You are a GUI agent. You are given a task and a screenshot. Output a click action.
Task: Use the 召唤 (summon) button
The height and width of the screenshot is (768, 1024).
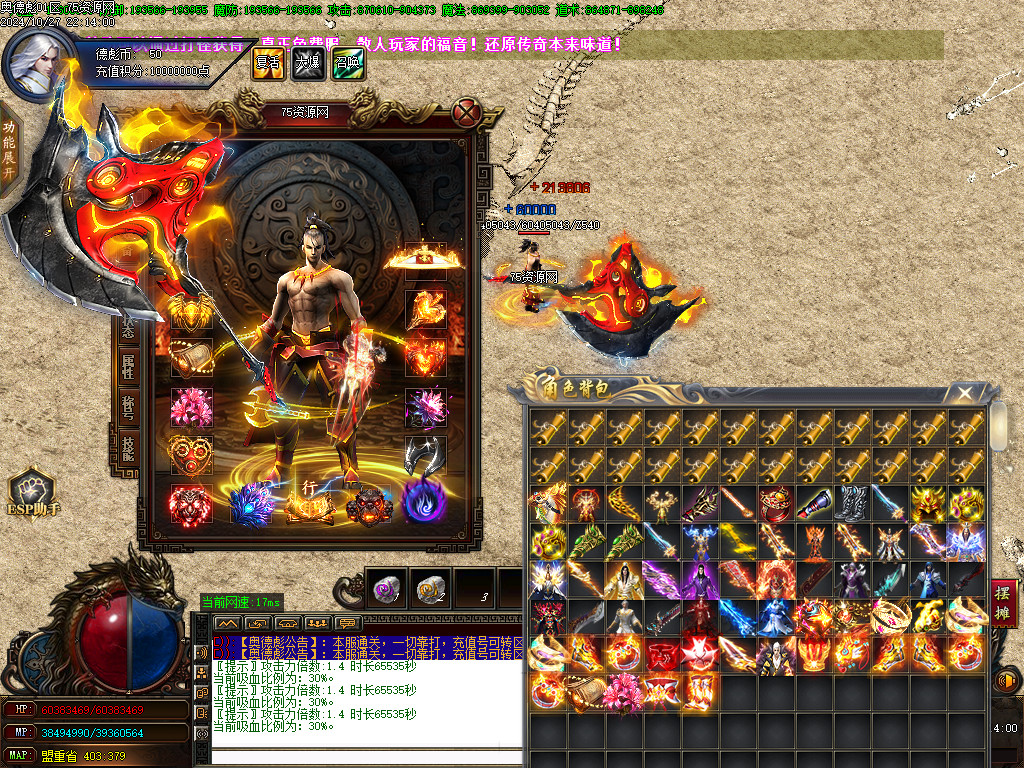[x=348, y=63]
